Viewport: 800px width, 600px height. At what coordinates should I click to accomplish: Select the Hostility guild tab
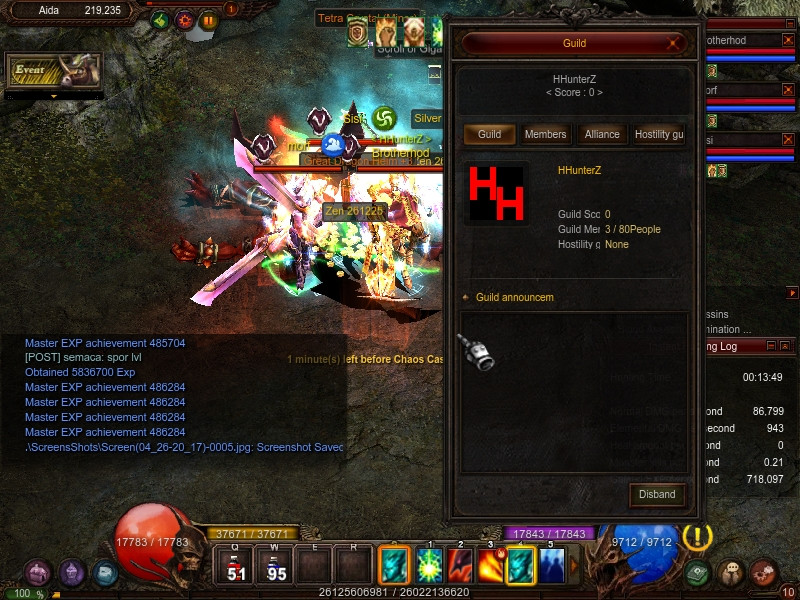click(659, 135)
